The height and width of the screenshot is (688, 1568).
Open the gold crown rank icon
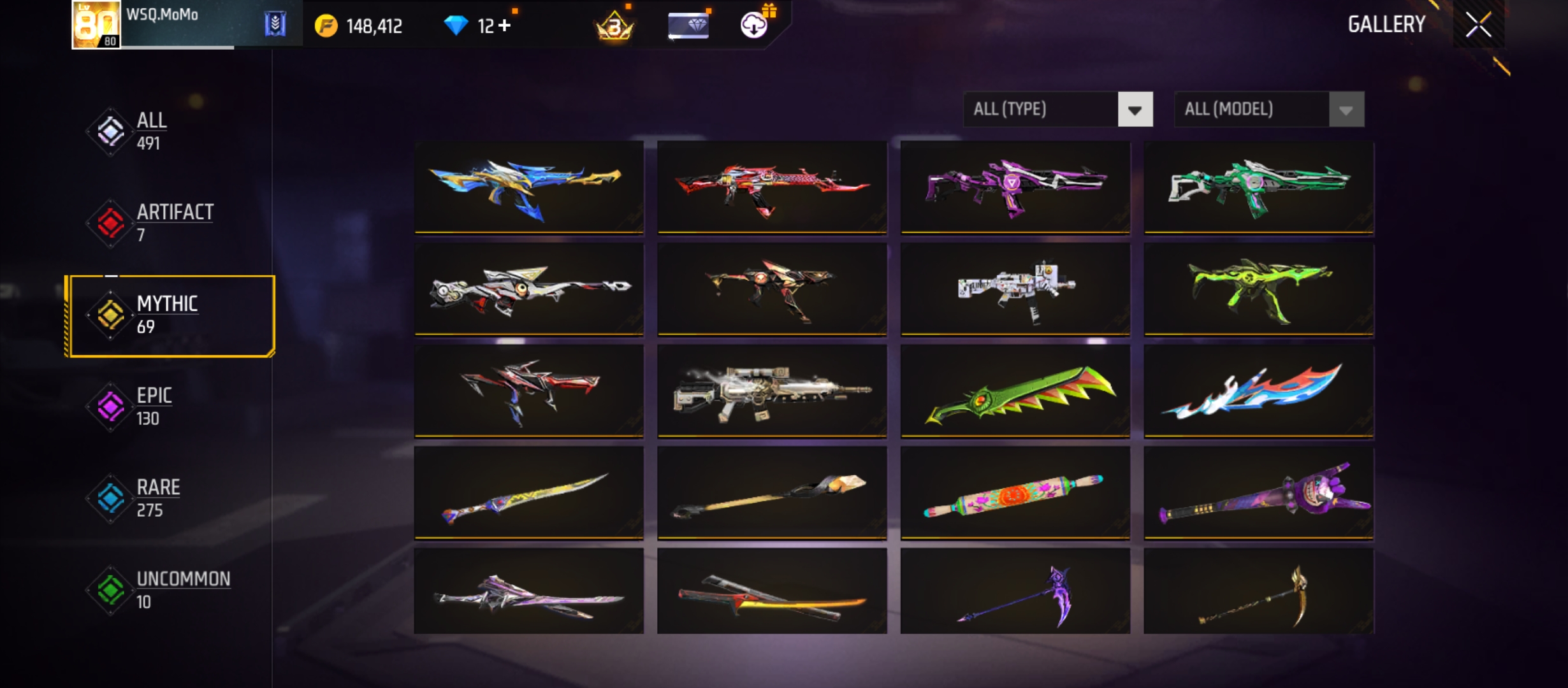pos(614,27)
